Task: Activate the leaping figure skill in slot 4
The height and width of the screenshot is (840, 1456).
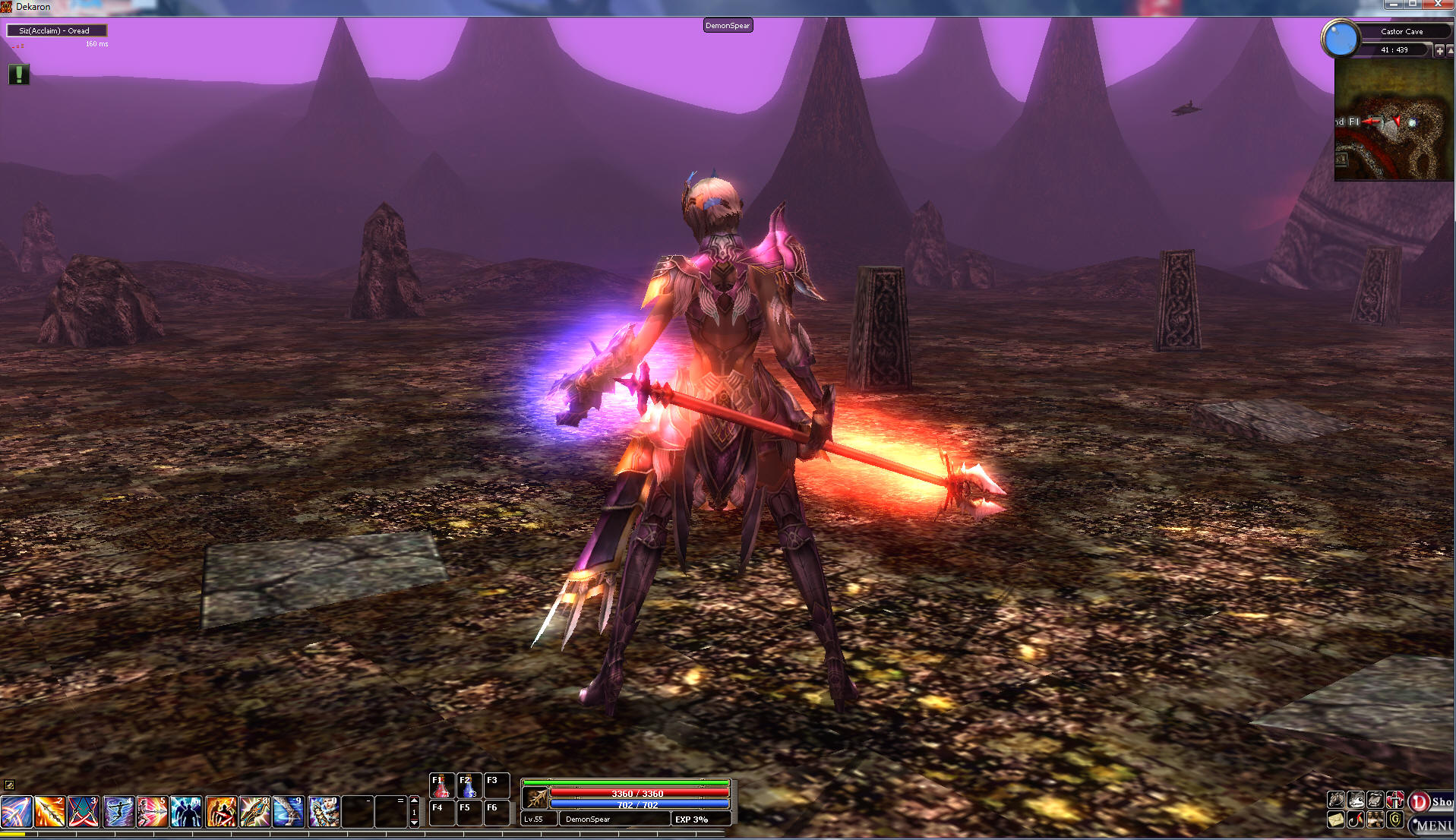Action: [x=118, y=811]
